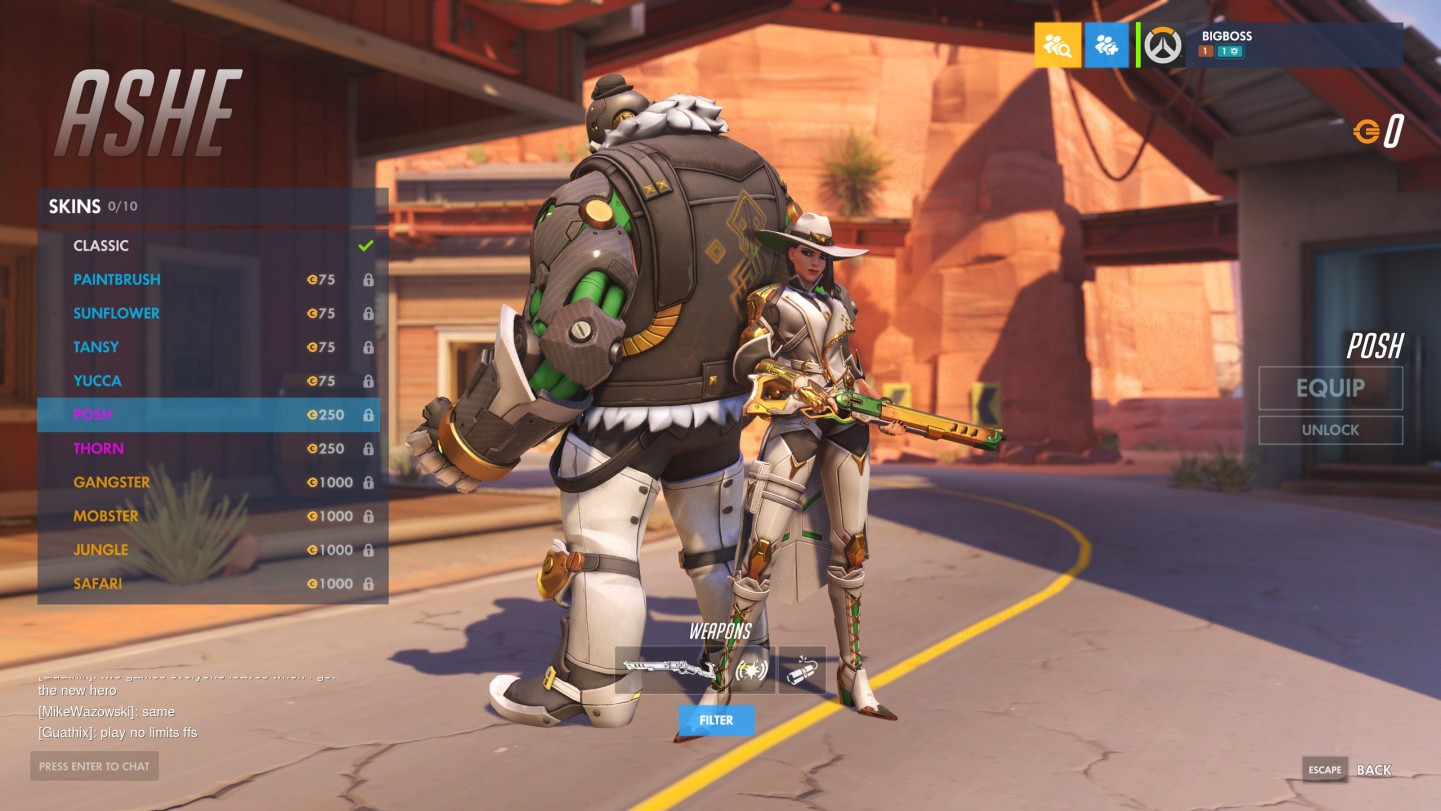Screen dimensions: 1441x811
Task: Go back with the Back button
Action: [1373, 770]
